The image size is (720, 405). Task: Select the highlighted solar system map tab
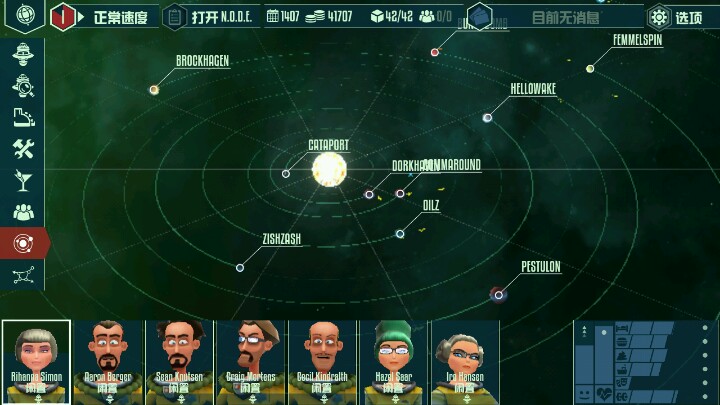click(x=23, y=243)
